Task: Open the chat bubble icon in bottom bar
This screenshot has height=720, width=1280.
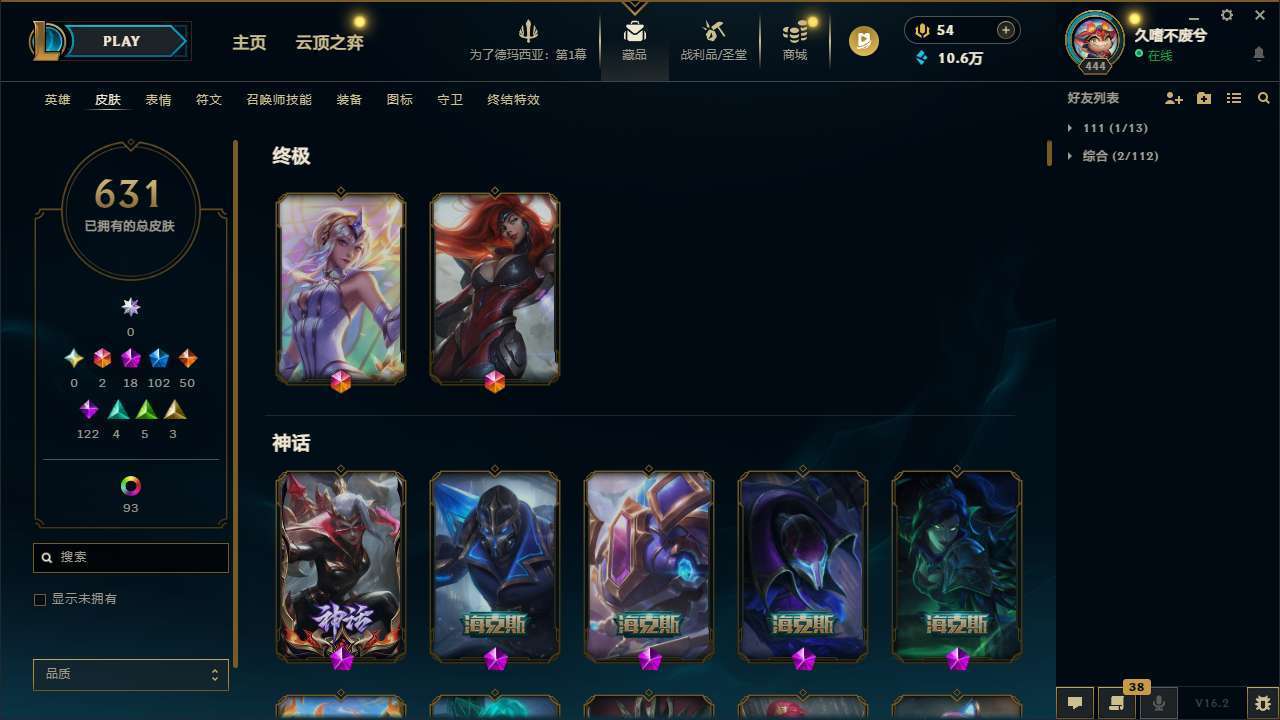Action: 1075,703
